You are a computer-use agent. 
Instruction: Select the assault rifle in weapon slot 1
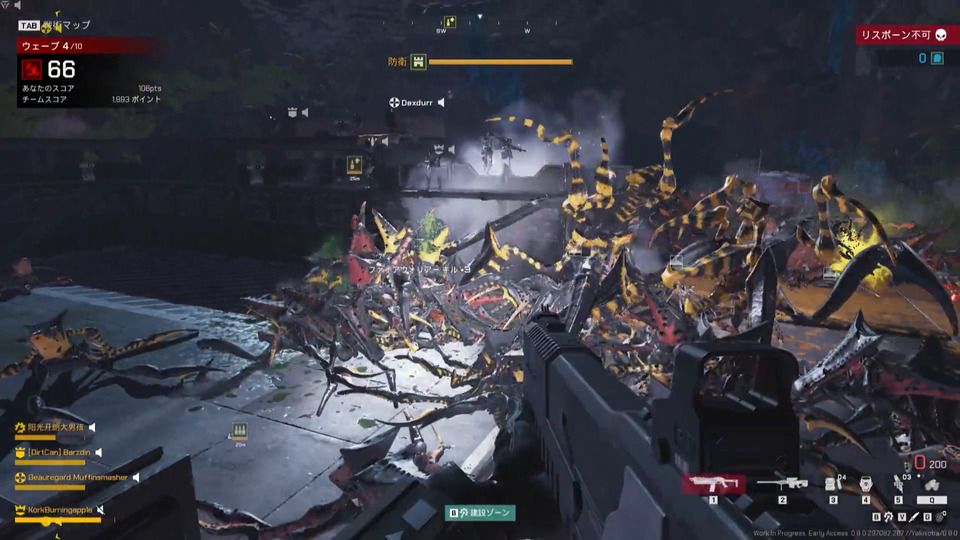click(x=713, y=484)
